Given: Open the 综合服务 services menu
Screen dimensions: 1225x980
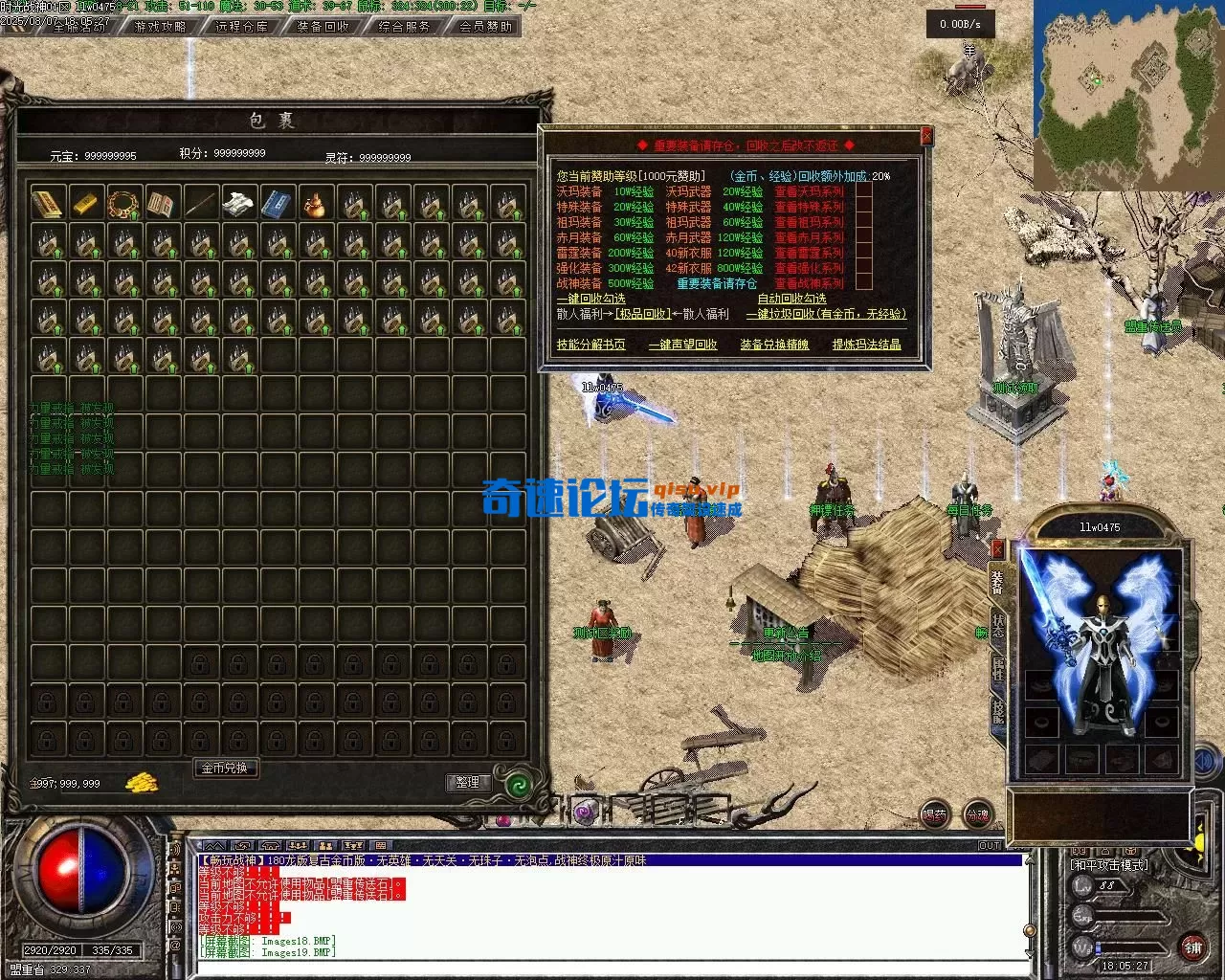Looking at the screenshot, I should 405,27.
